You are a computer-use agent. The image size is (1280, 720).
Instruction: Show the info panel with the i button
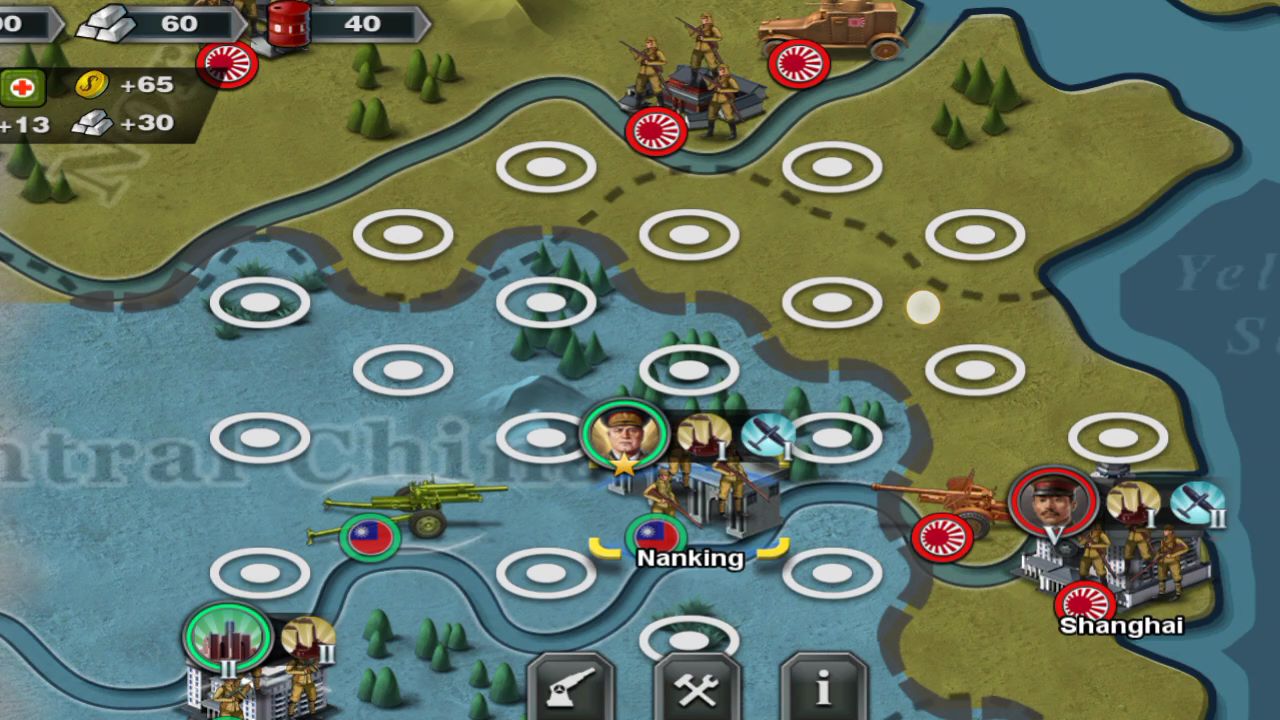pyautogui.click(x=823, y=688)
